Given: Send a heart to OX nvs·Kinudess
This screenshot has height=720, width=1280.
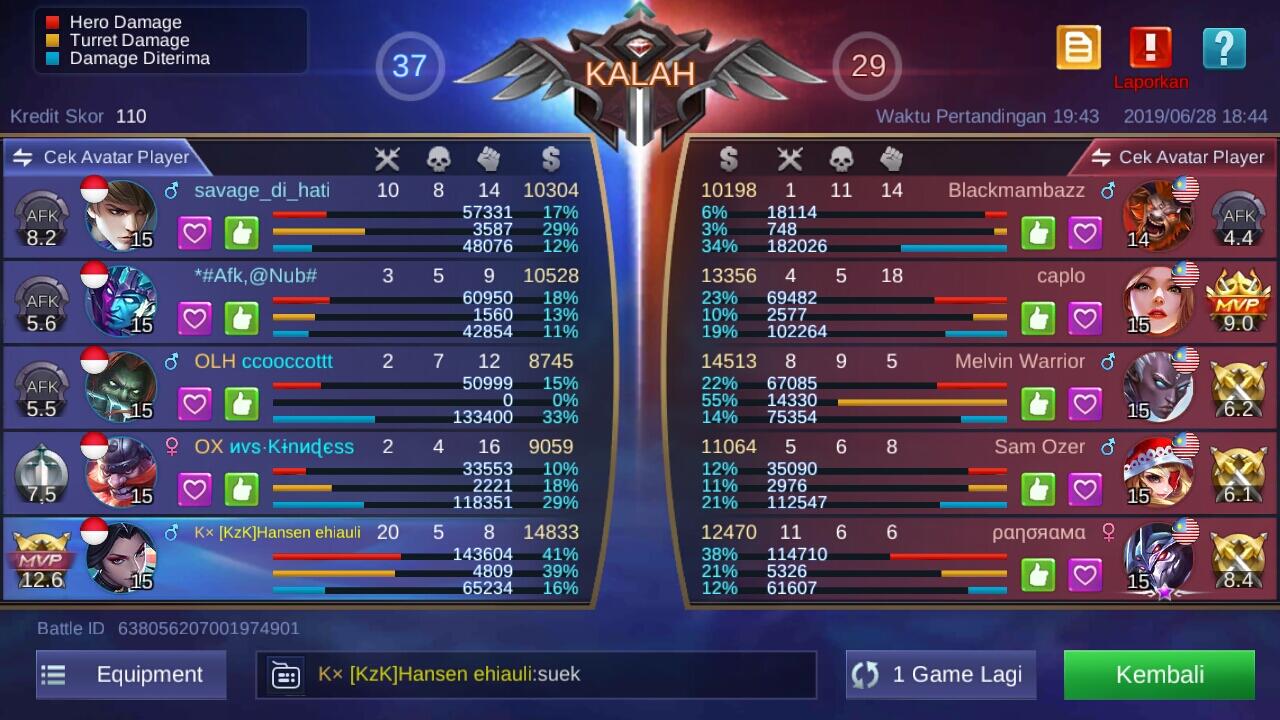Looking at the screenshot, I should (x=195, y=490).
